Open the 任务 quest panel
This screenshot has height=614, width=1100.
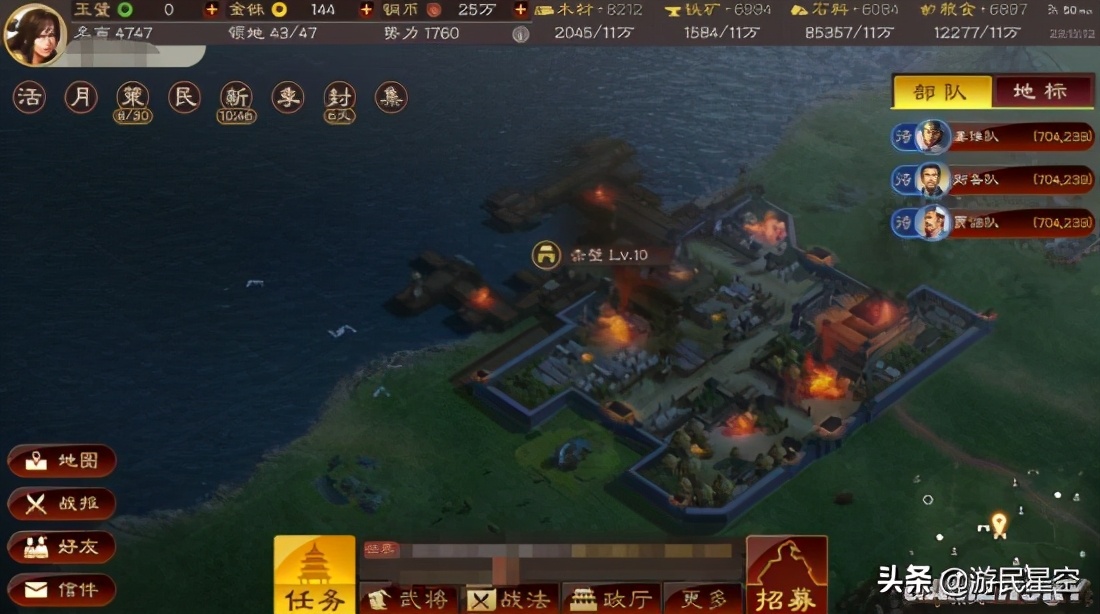pos(315,575)
